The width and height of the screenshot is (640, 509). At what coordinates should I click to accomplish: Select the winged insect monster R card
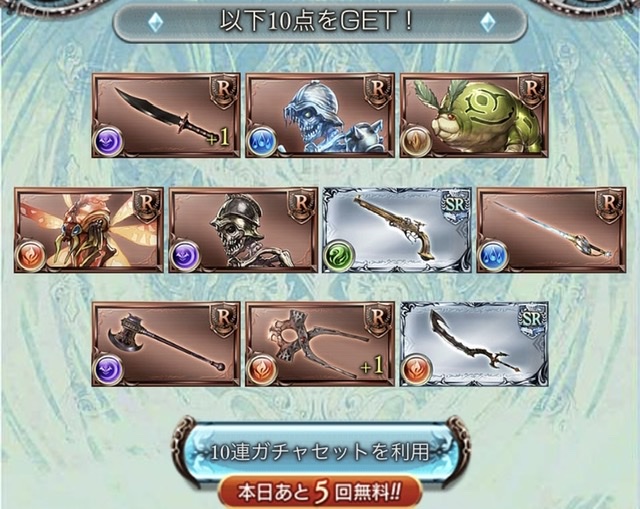coord(89,230)
